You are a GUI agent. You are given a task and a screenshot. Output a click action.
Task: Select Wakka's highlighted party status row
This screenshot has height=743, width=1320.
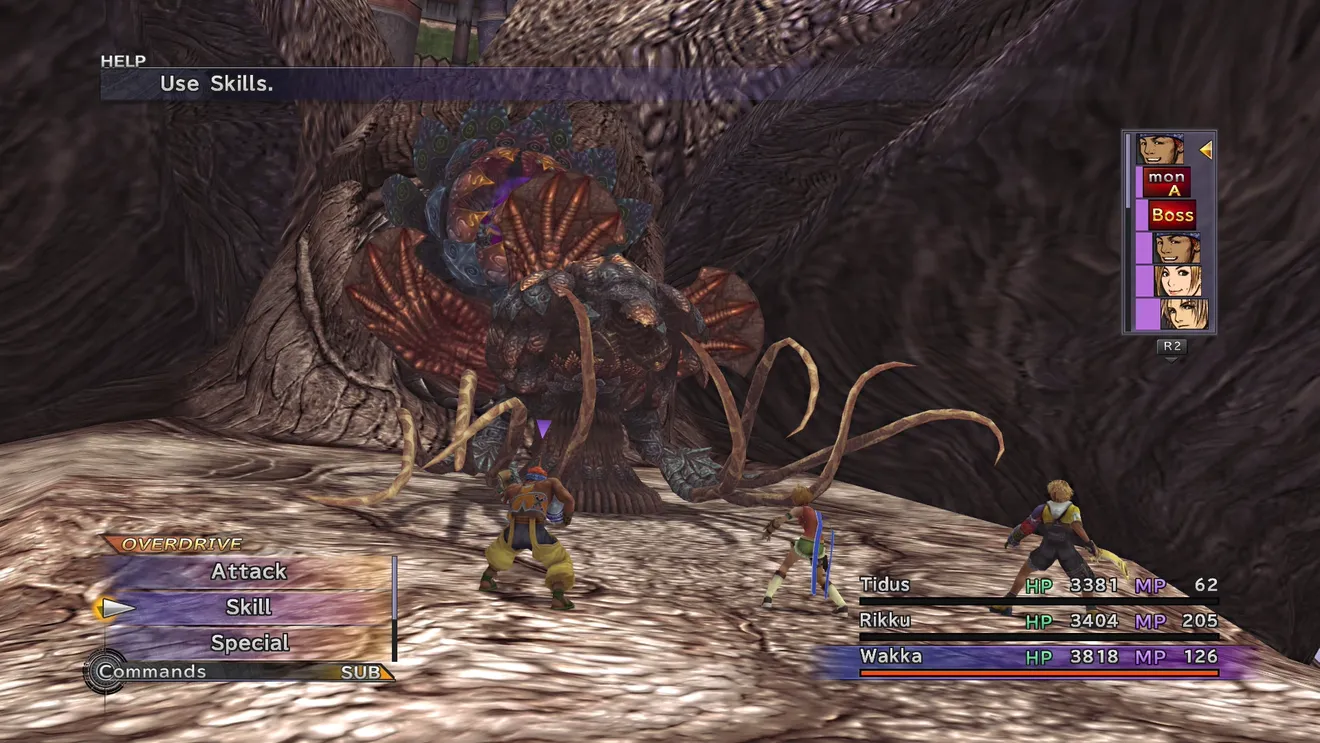(x=1038, y=657)
